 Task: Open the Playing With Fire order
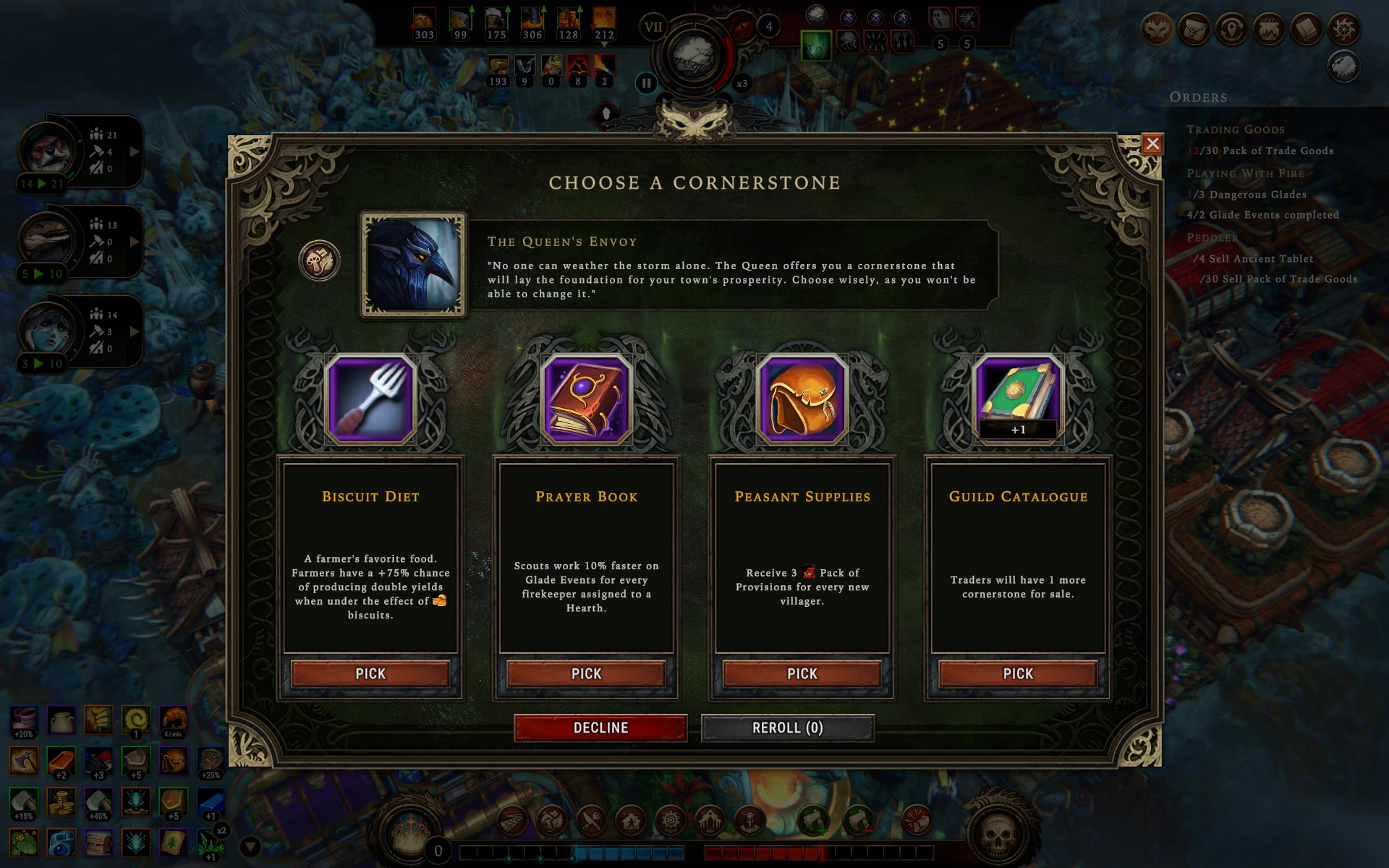pyautogui.click(x=1246, y=174)
